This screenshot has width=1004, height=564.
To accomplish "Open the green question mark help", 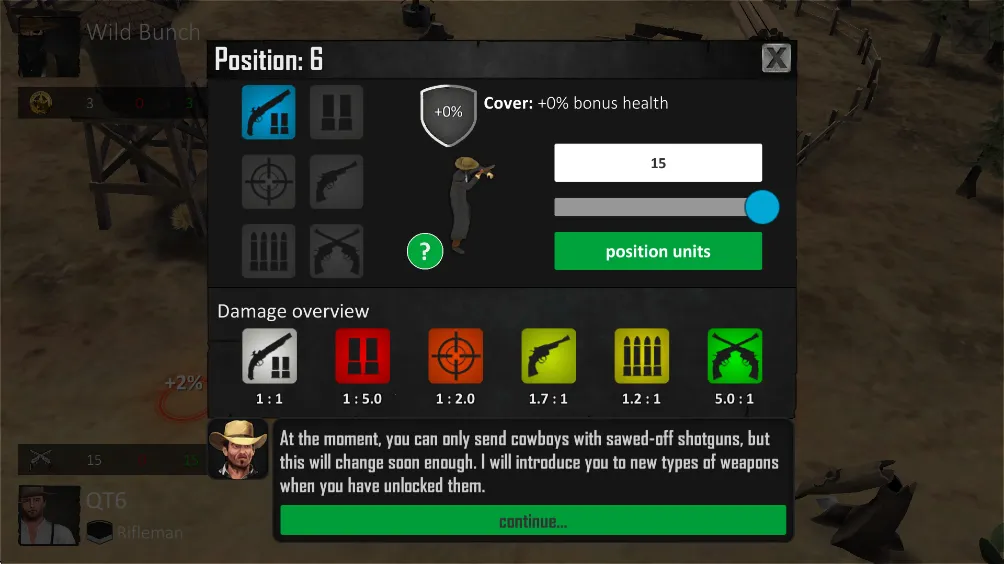I will point(425,251).
